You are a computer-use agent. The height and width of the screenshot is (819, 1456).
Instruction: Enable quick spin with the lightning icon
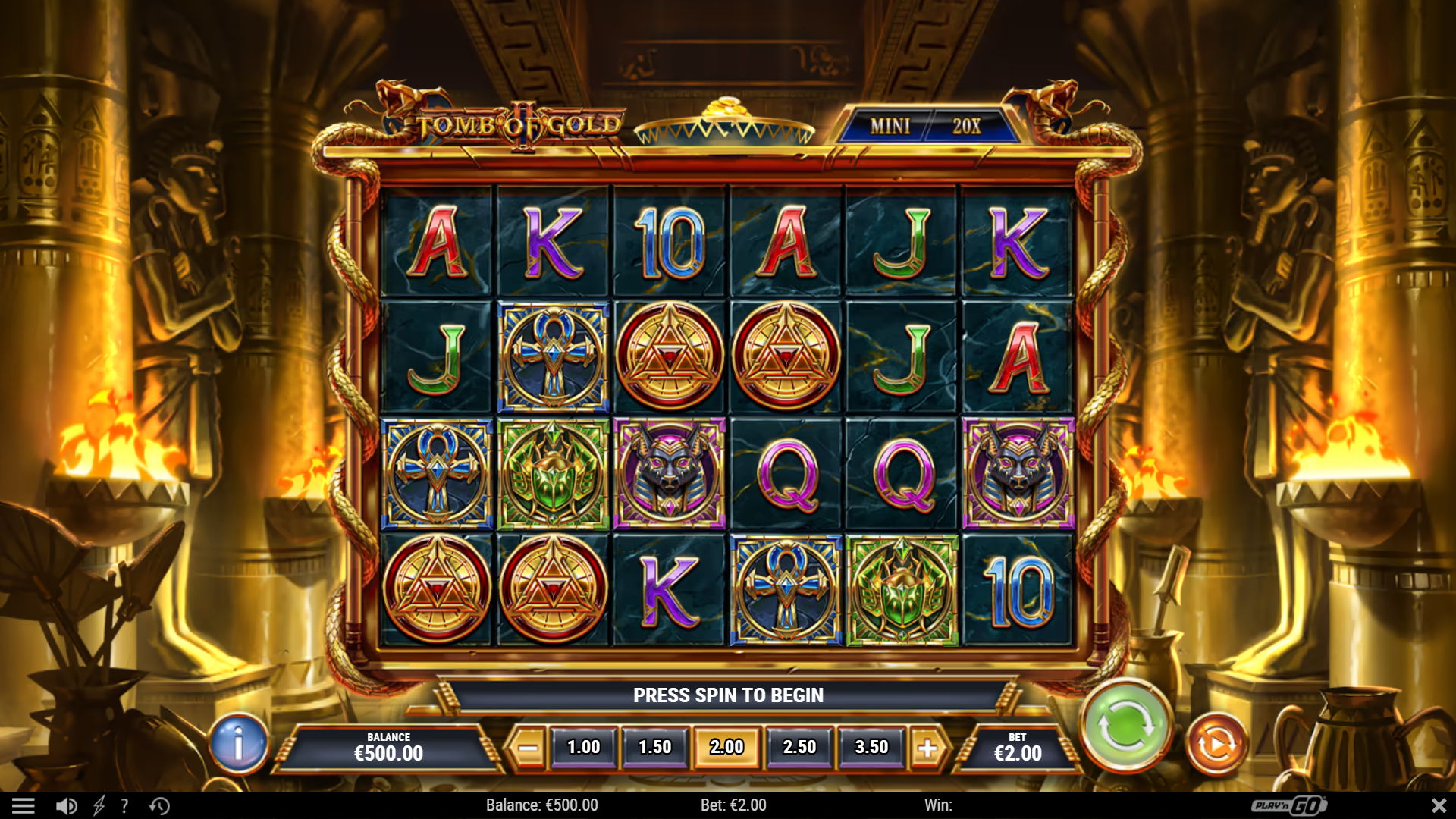pos(97,805)
